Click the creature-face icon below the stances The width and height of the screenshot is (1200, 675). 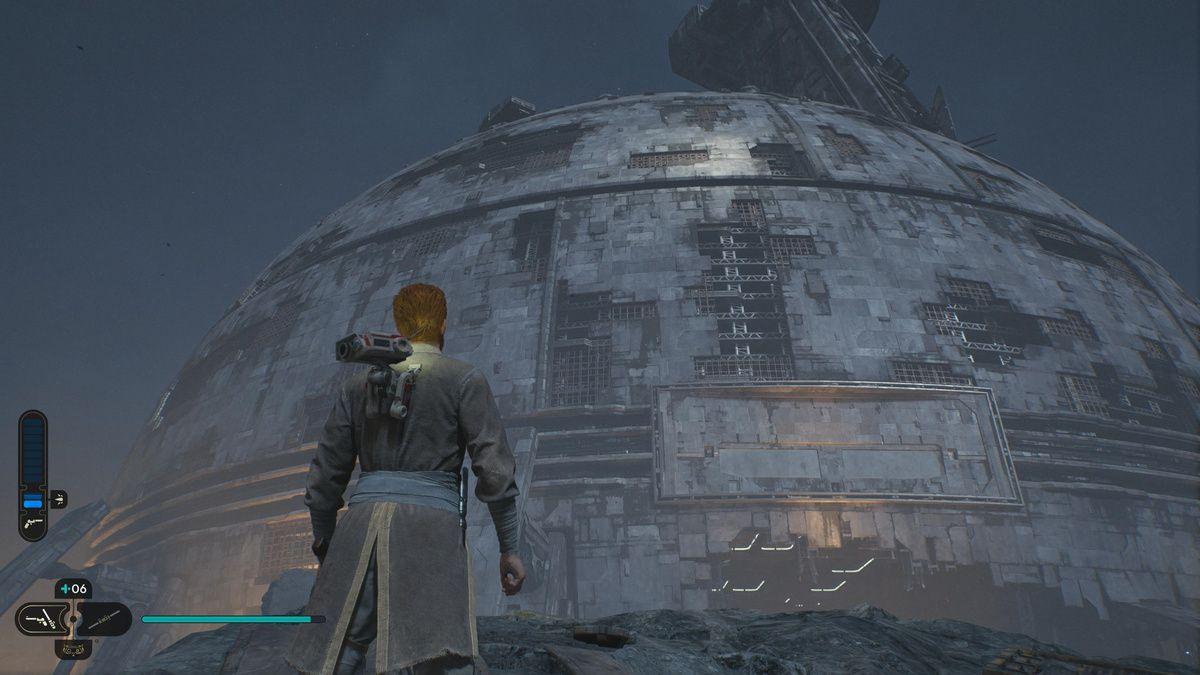coord(73,650)
